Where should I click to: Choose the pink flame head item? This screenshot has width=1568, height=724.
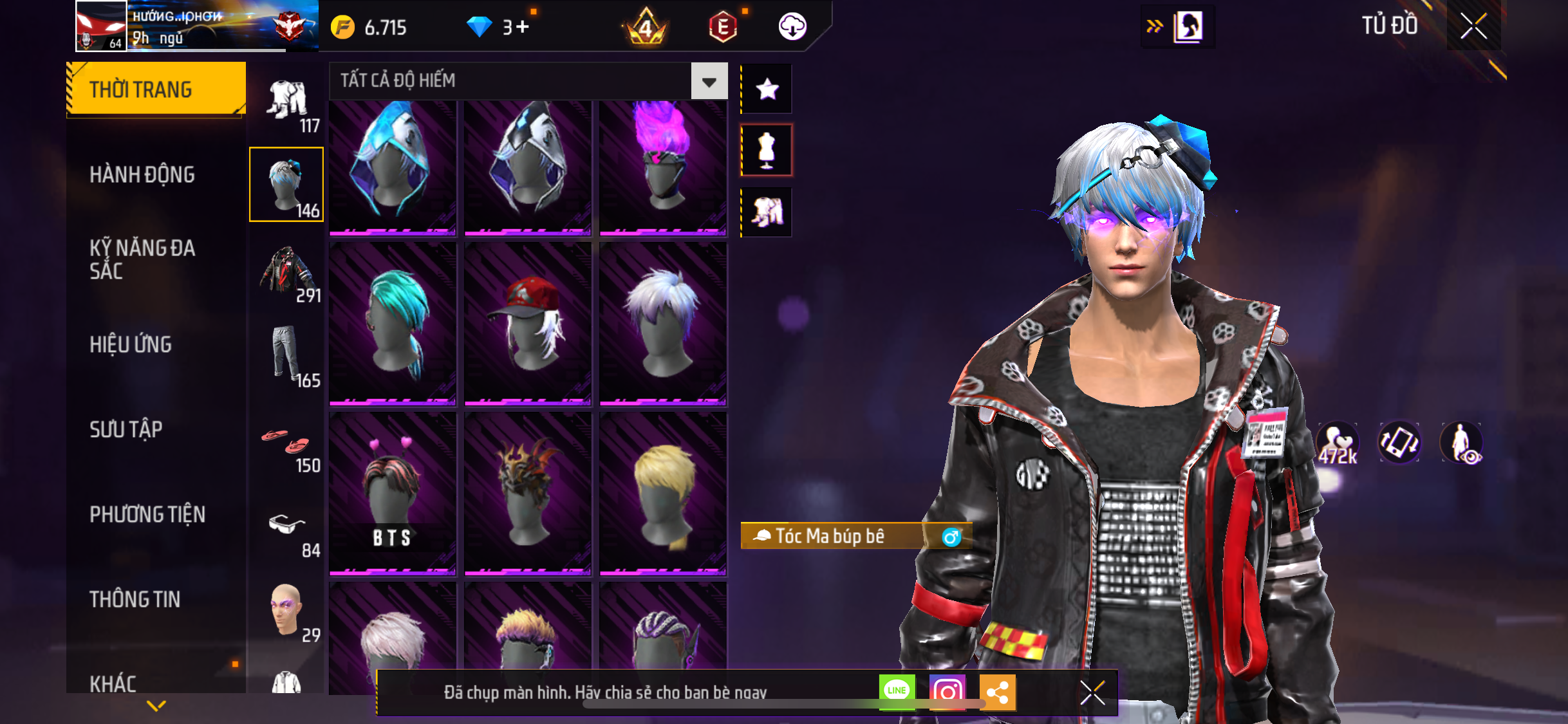pos(663,165)
